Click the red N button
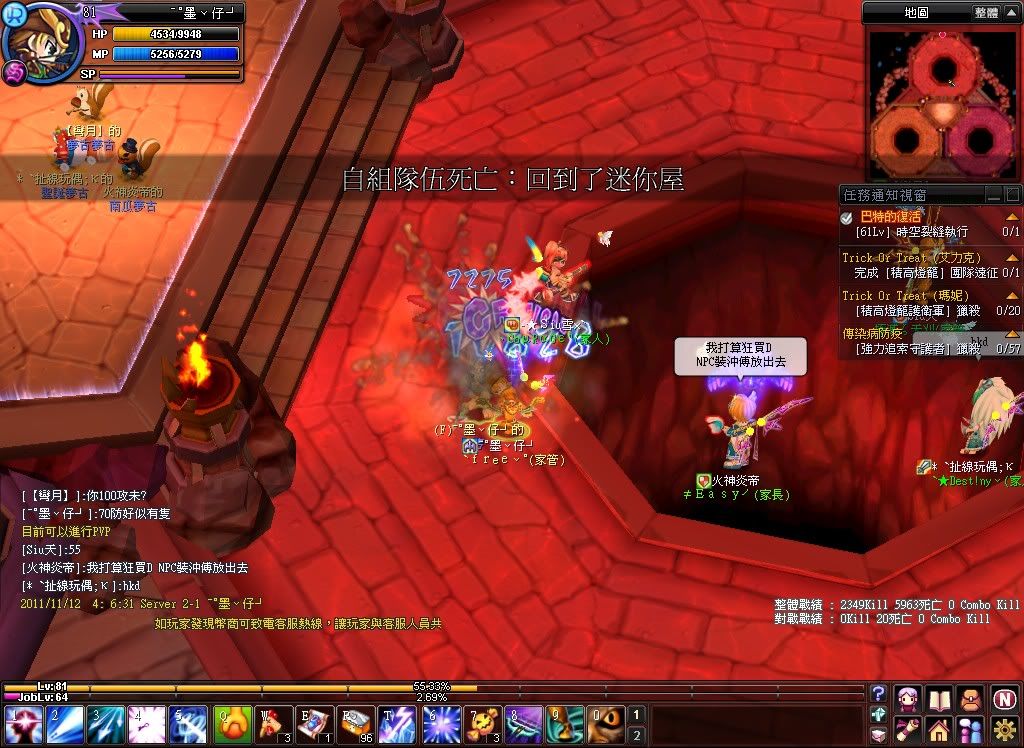The height and width of the screenshot is (748, 1024). click(1005, 698)
